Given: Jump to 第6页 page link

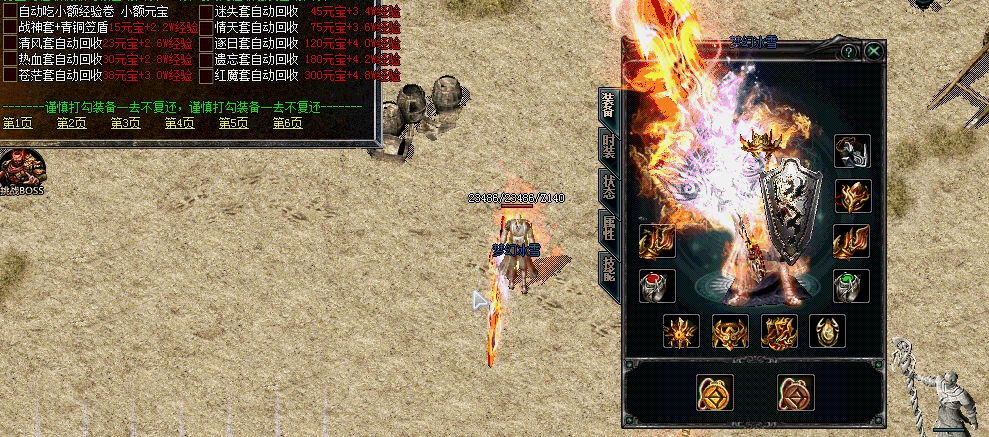Looking at the screenshot, I should coord(287,123).
